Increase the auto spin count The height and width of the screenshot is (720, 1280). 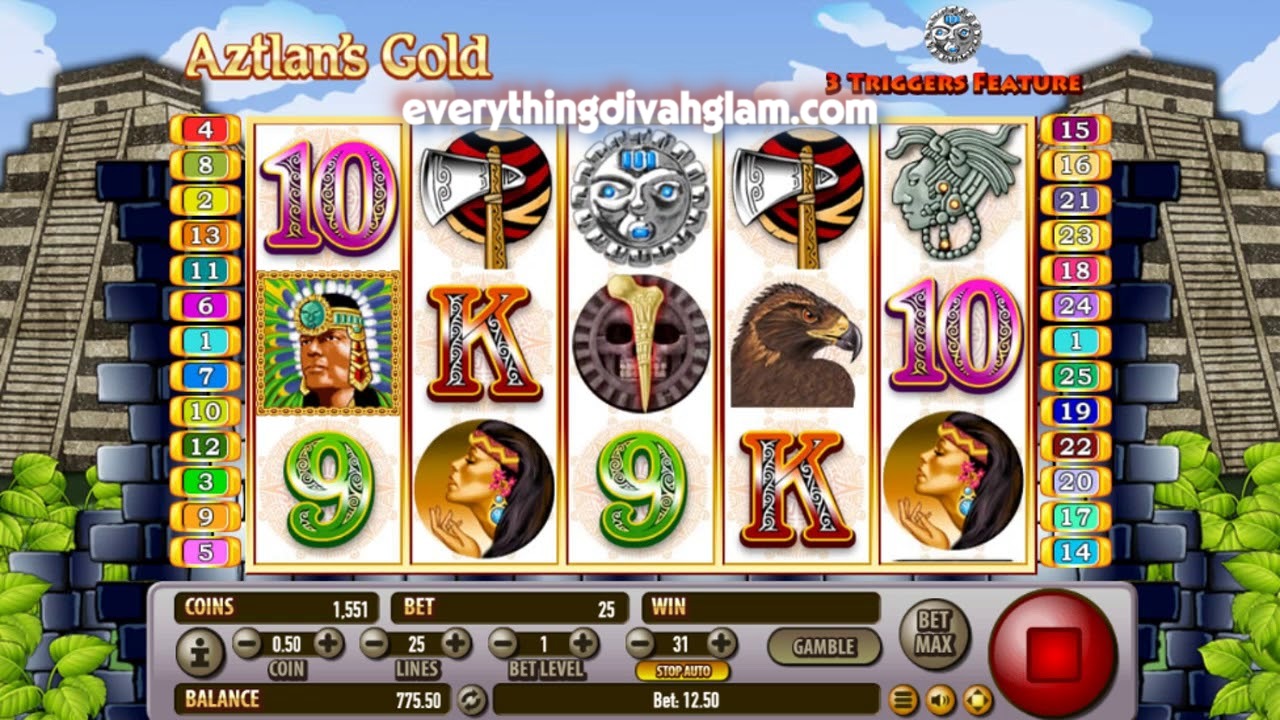[x=721, y=642]
